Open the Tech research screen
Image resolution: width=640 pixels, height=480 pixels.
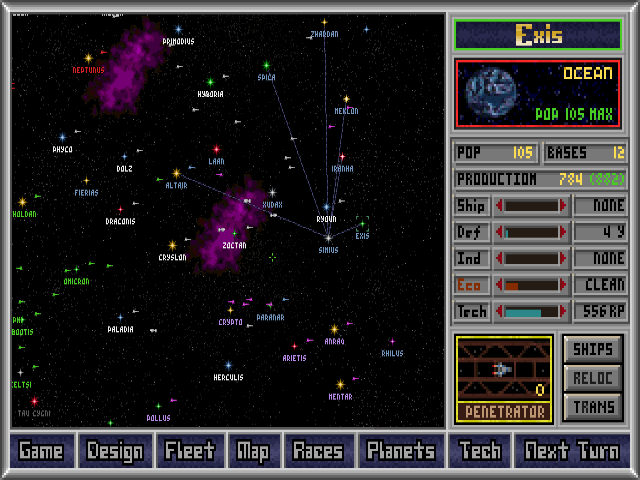tap(480, 451)
